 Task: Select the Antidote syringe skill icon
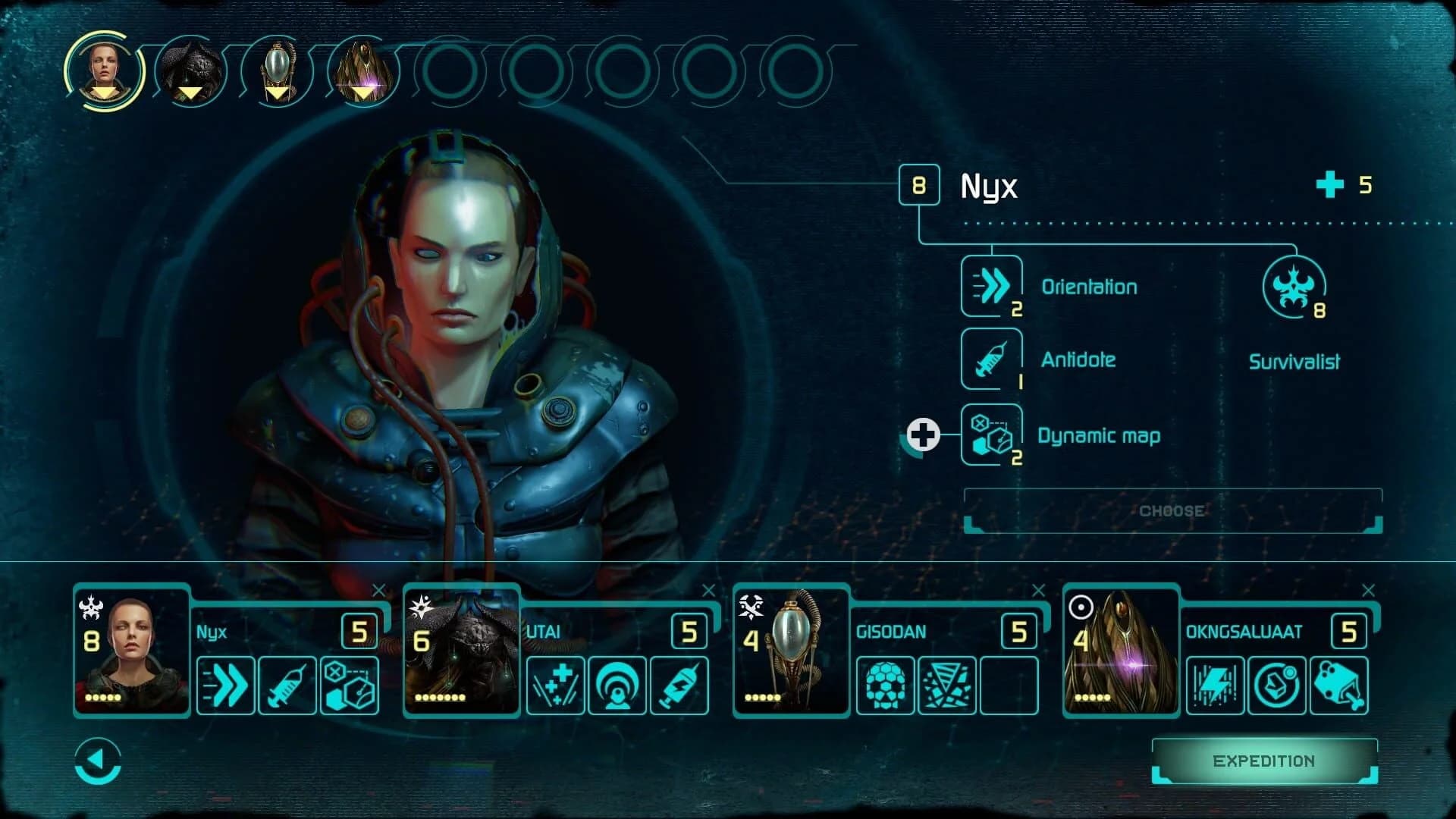pos(990,361)
